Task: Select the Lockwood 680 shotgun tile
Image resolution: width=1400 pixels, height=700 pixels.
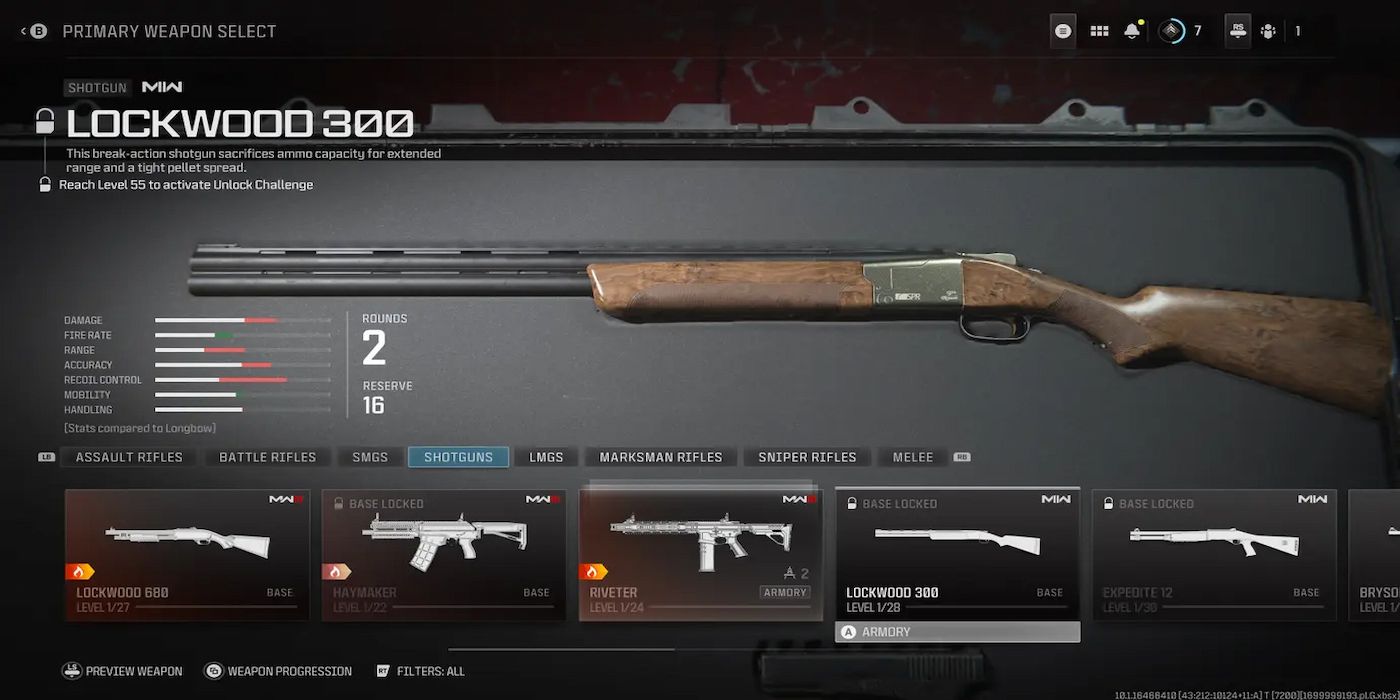Action: click(187, 554)
